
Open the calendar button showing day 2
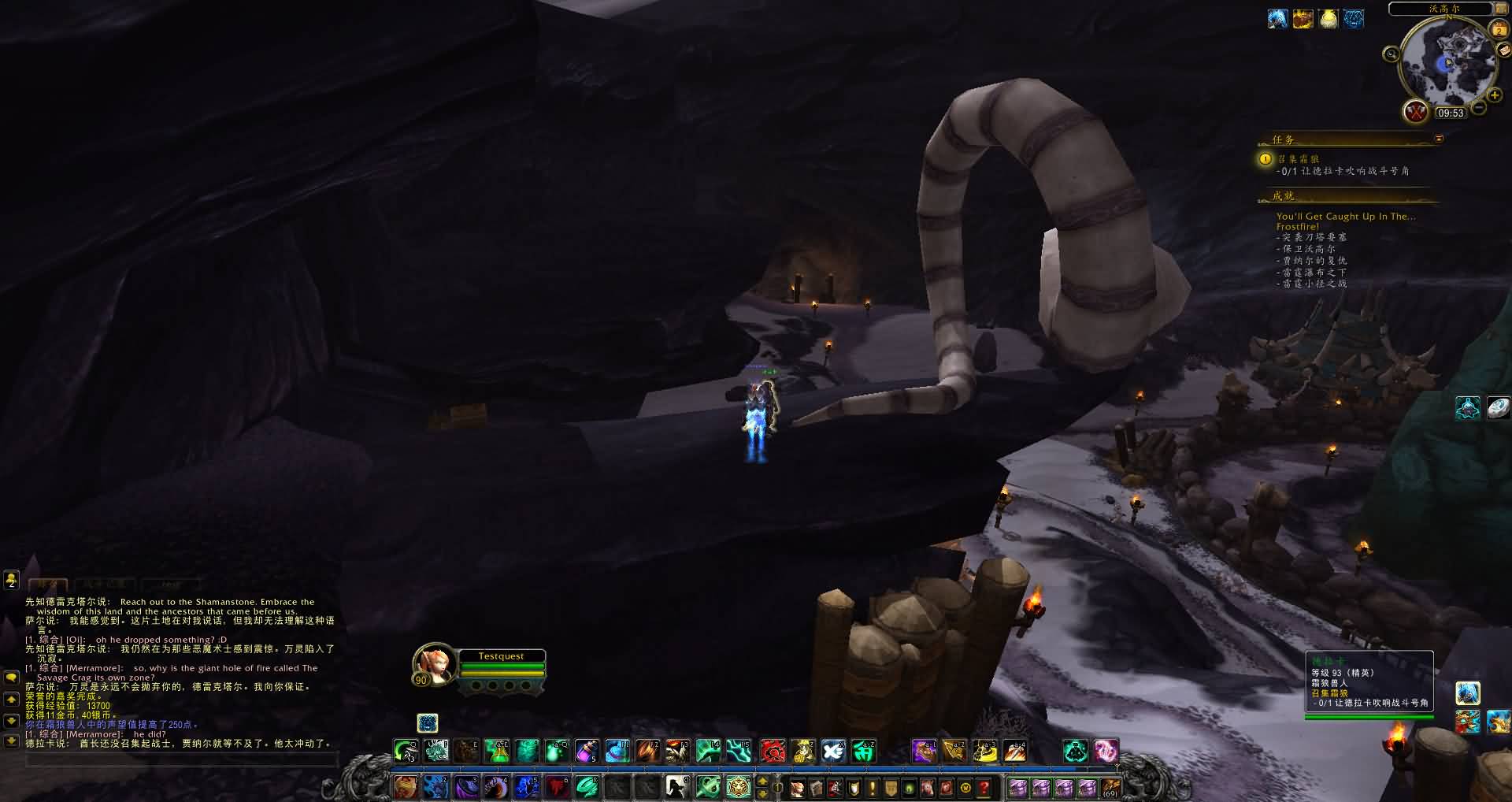1499,30
